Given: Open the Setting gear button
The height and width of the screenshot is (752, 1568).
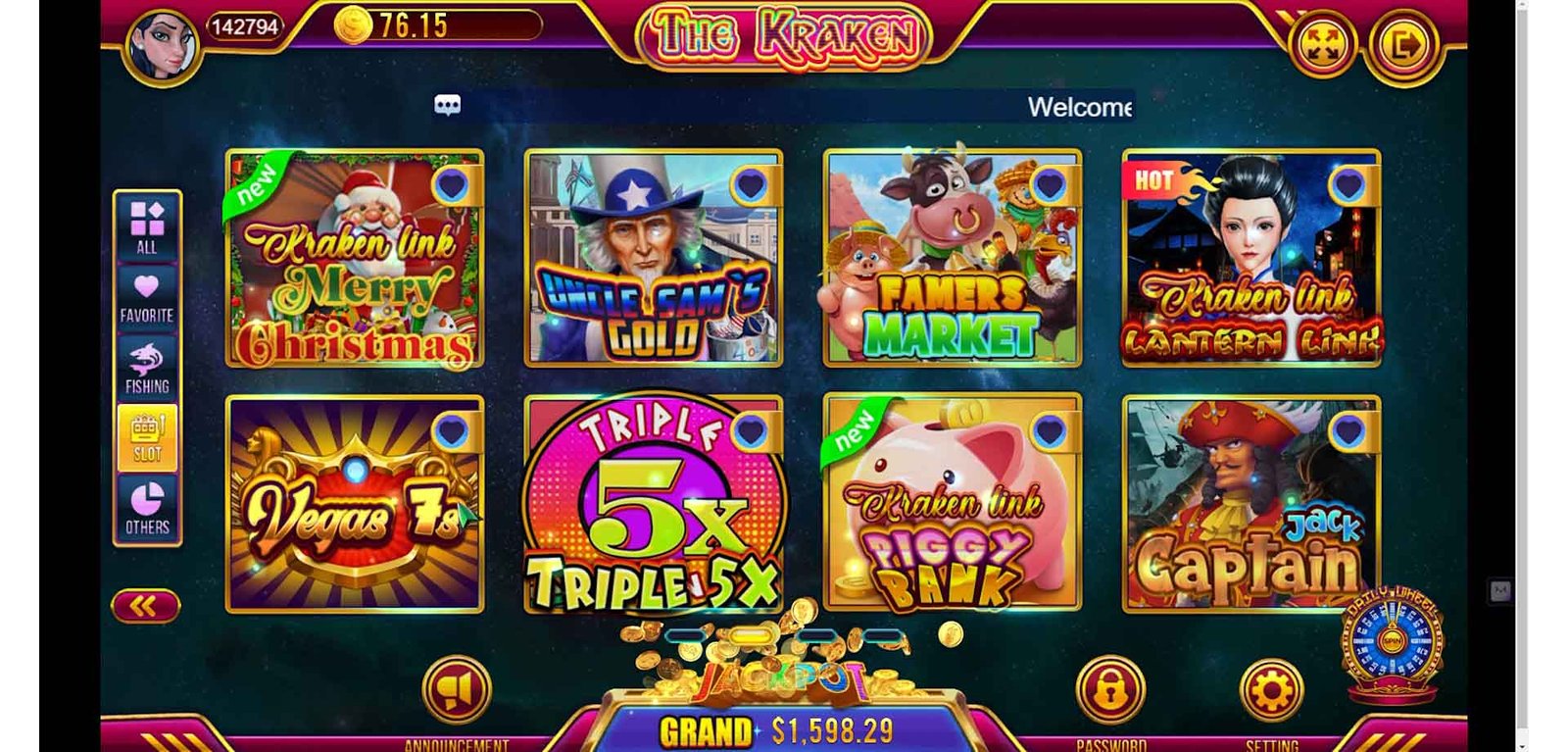Looking at the screenshot, I should (x=1272, y=690).
